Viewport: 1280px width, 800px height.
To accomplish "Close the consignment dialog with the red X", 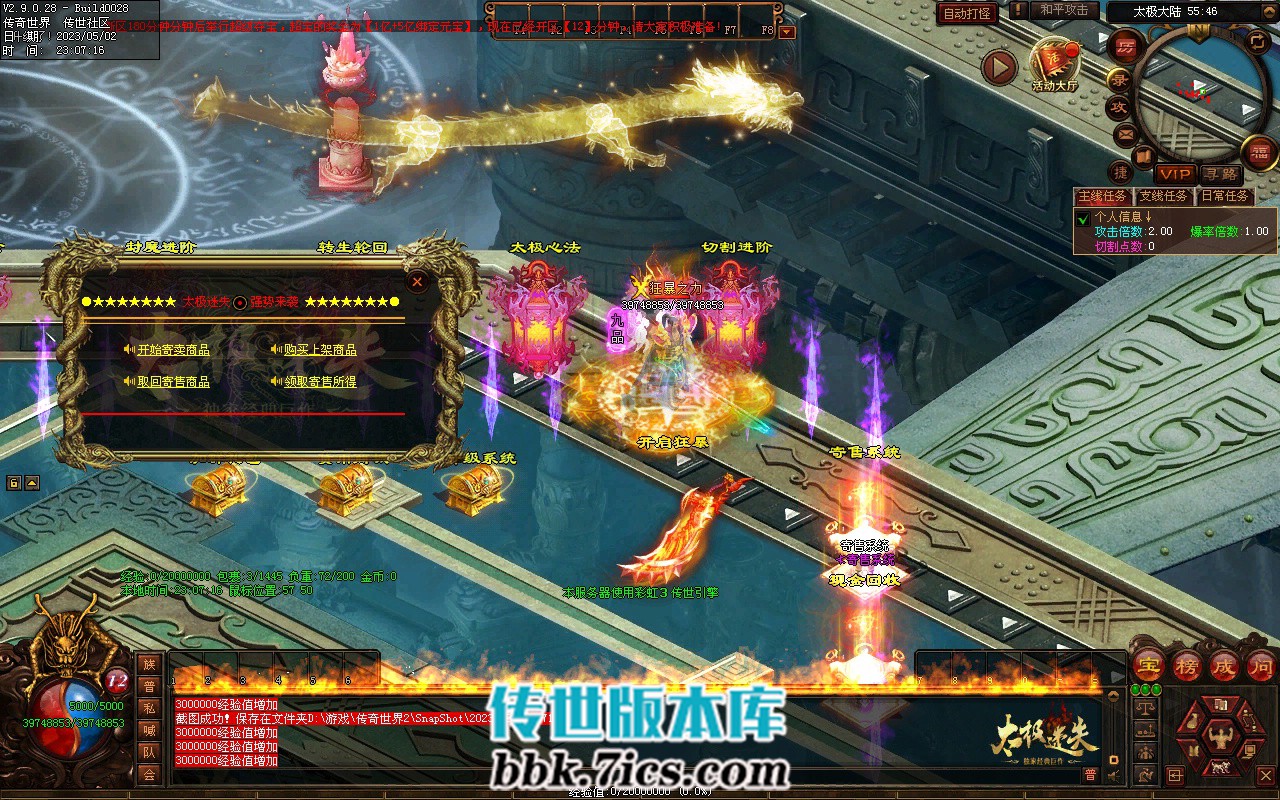I will [x=417, y=282].
